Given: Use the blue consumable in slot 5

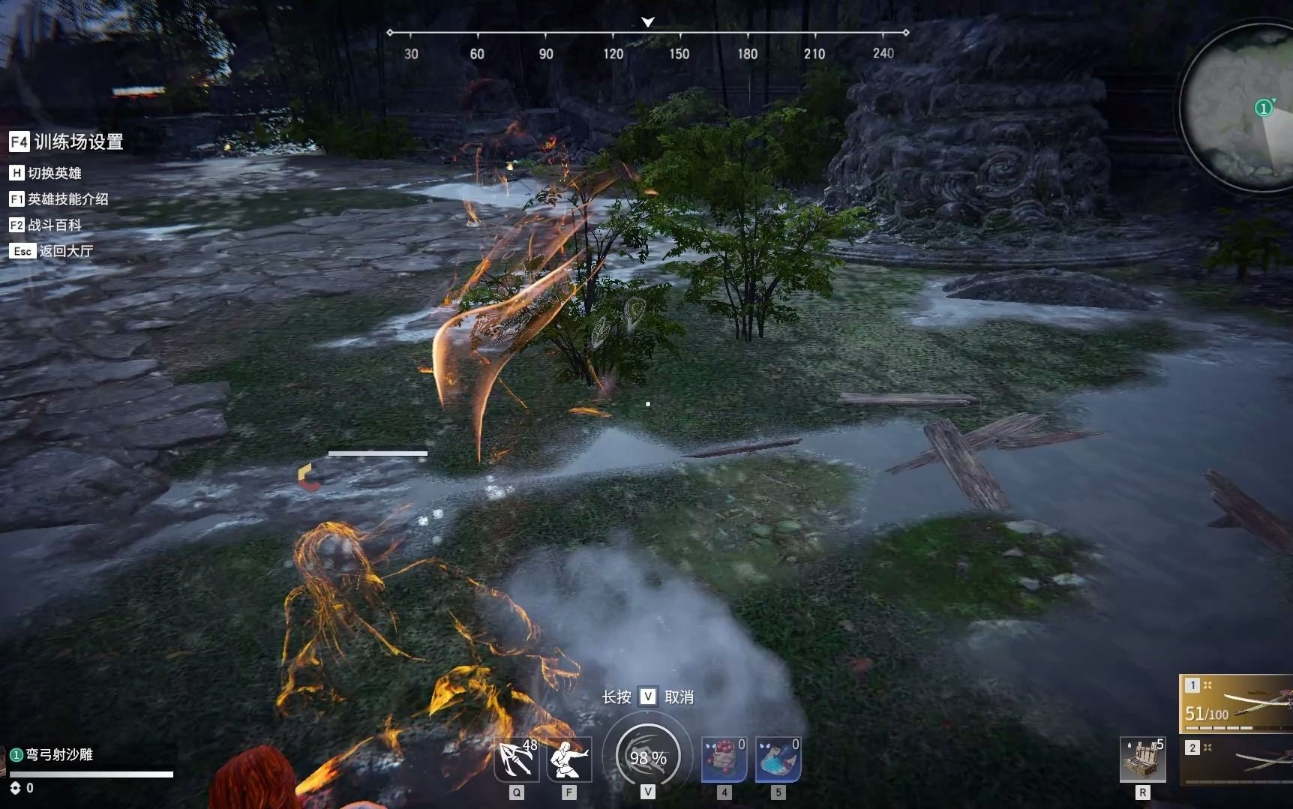Looking at the screenshot, I should (x=778, y=761).
